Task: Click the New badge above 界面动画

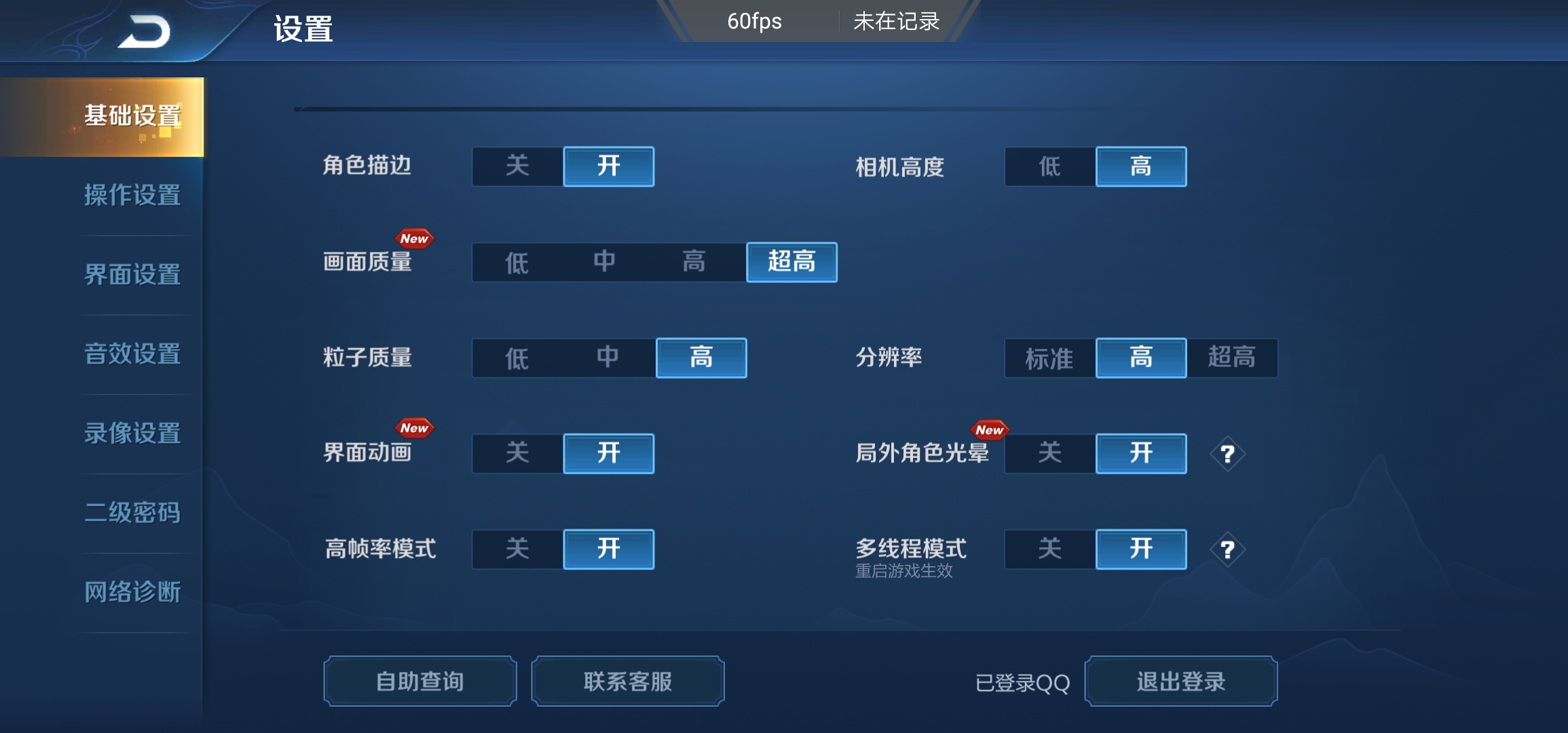Action: coord(415,428)
